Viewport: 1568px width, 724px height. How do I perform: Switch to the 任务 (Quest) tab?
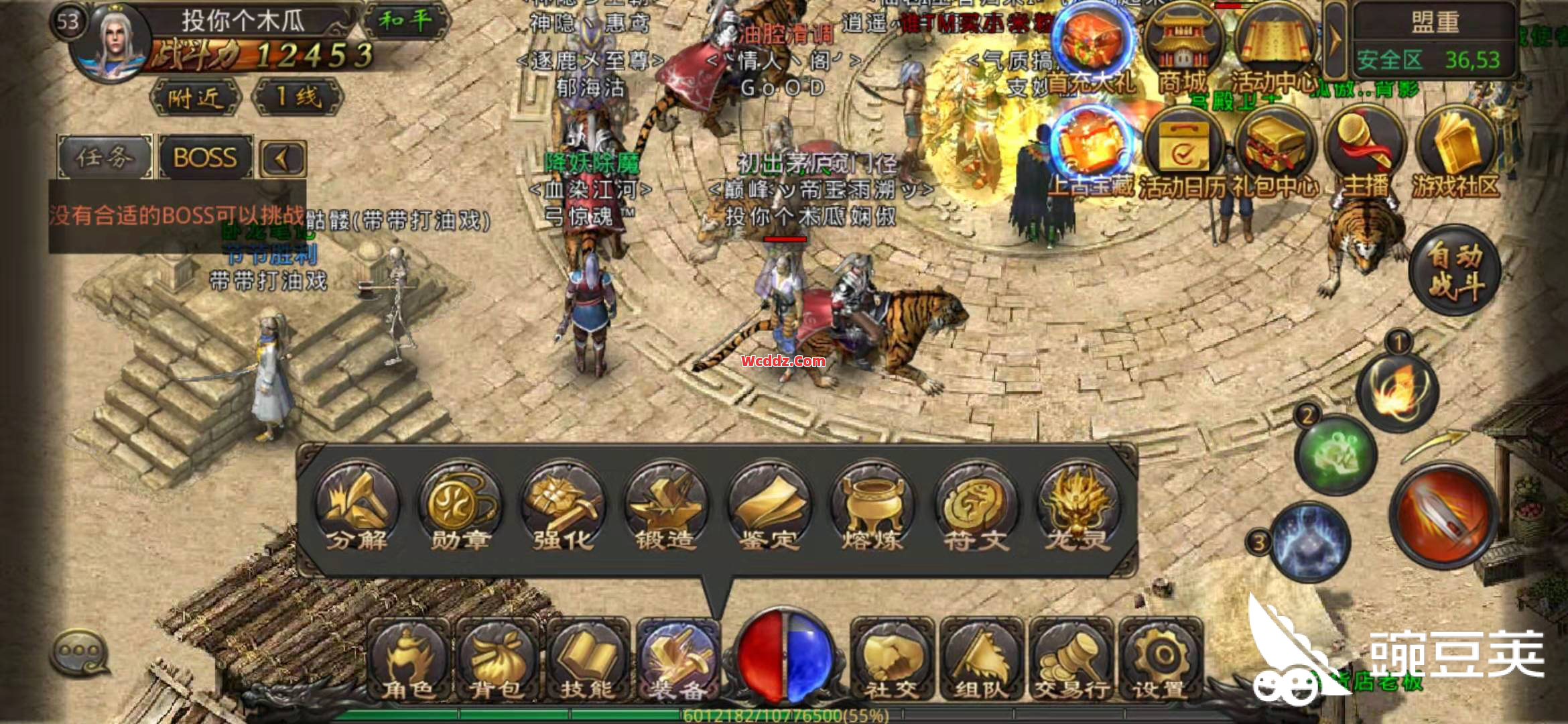coord(105,158)
